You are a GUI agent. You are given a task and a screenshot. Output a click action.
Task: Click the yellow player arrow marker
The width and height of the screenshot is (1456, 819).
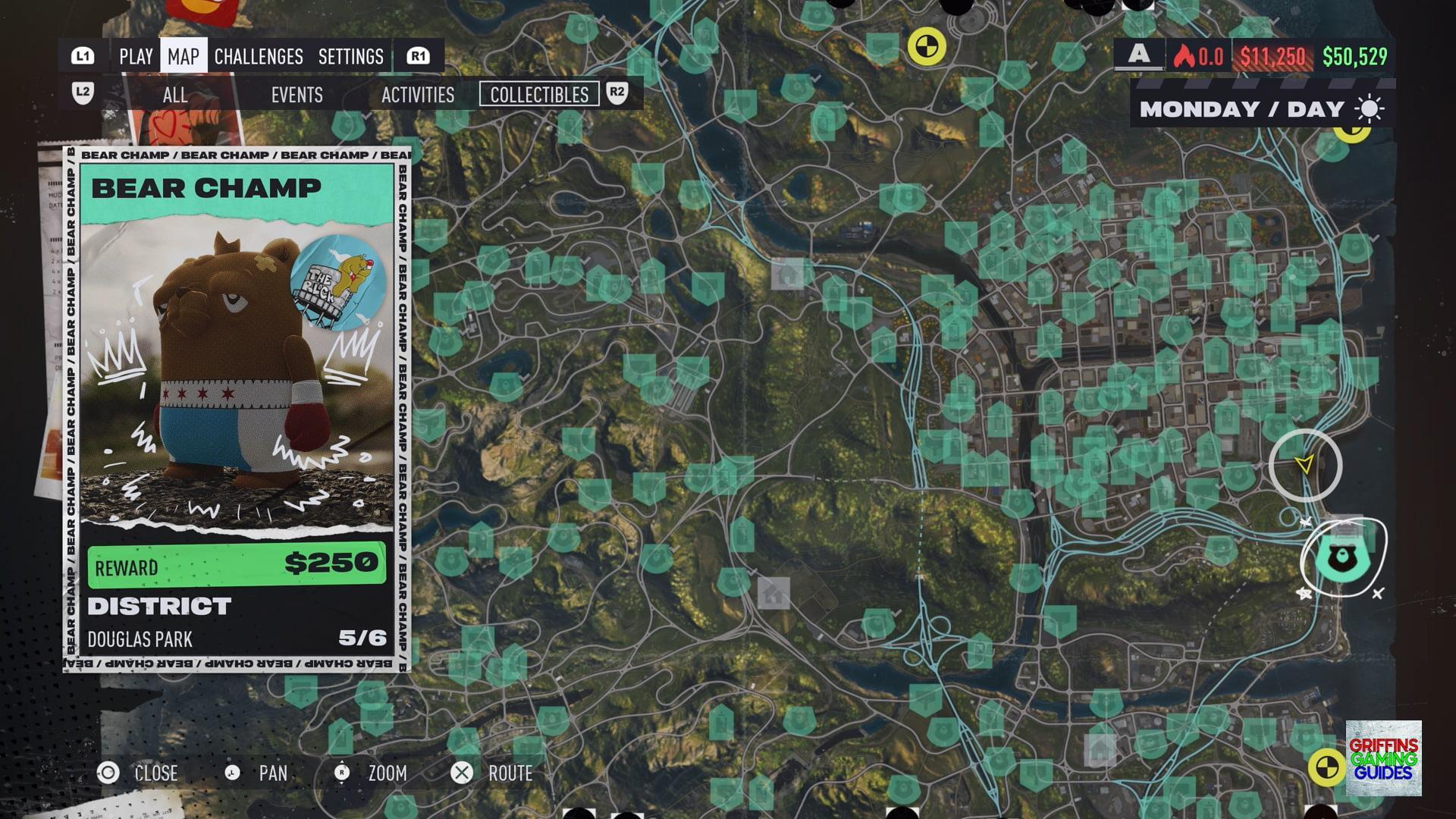pyautogui.click(x=1304, y=465)
